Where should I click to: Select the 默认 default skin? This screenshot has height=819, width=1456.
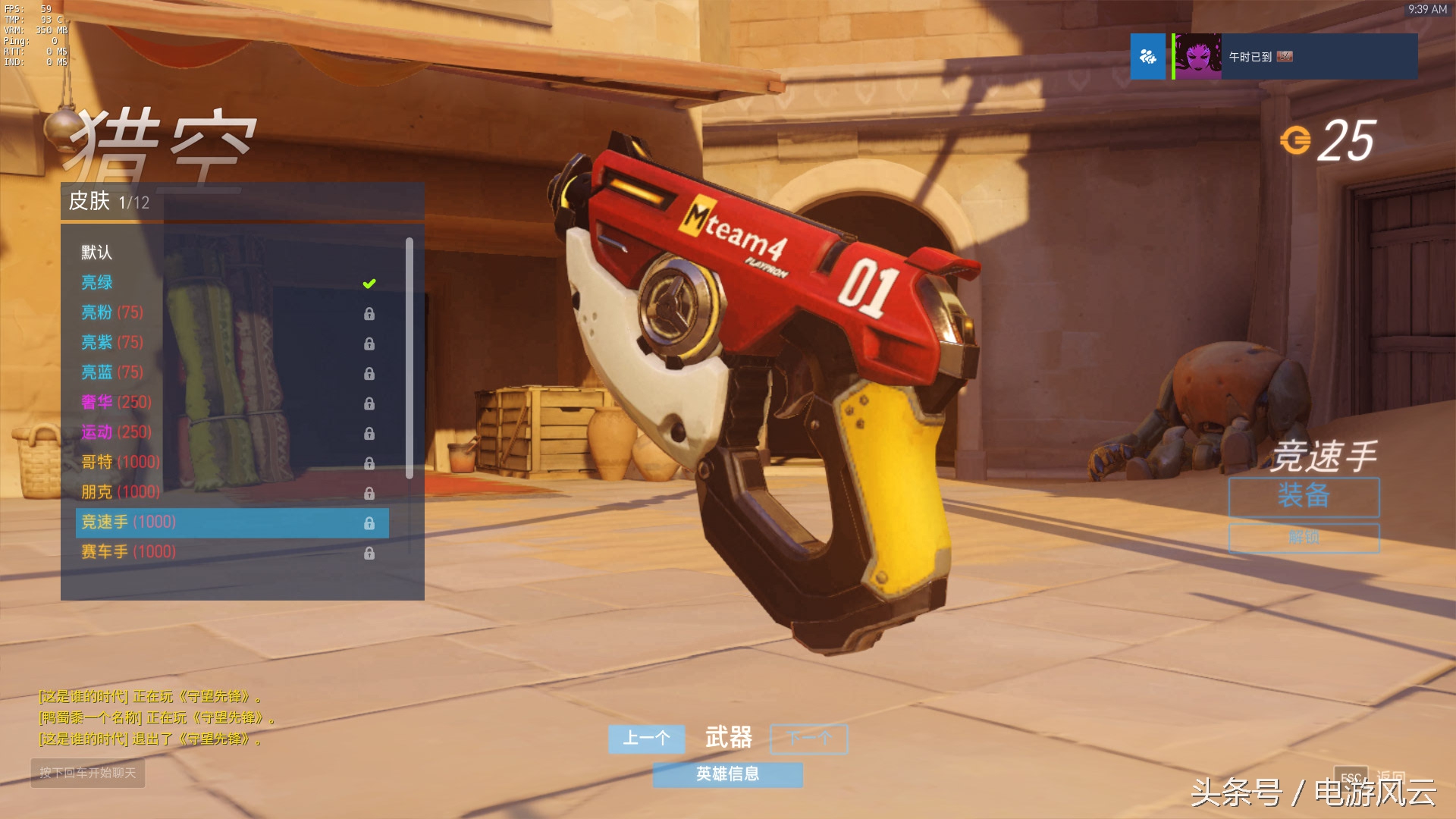click(x=97, y=253)
